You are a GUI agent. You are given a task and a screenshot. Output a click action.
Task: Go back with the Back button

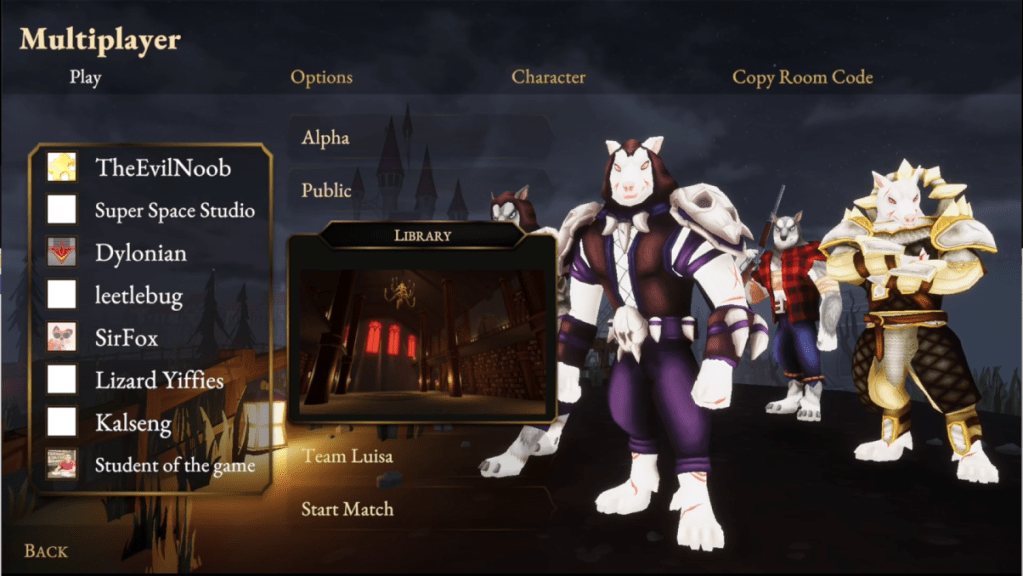[46, 551]
